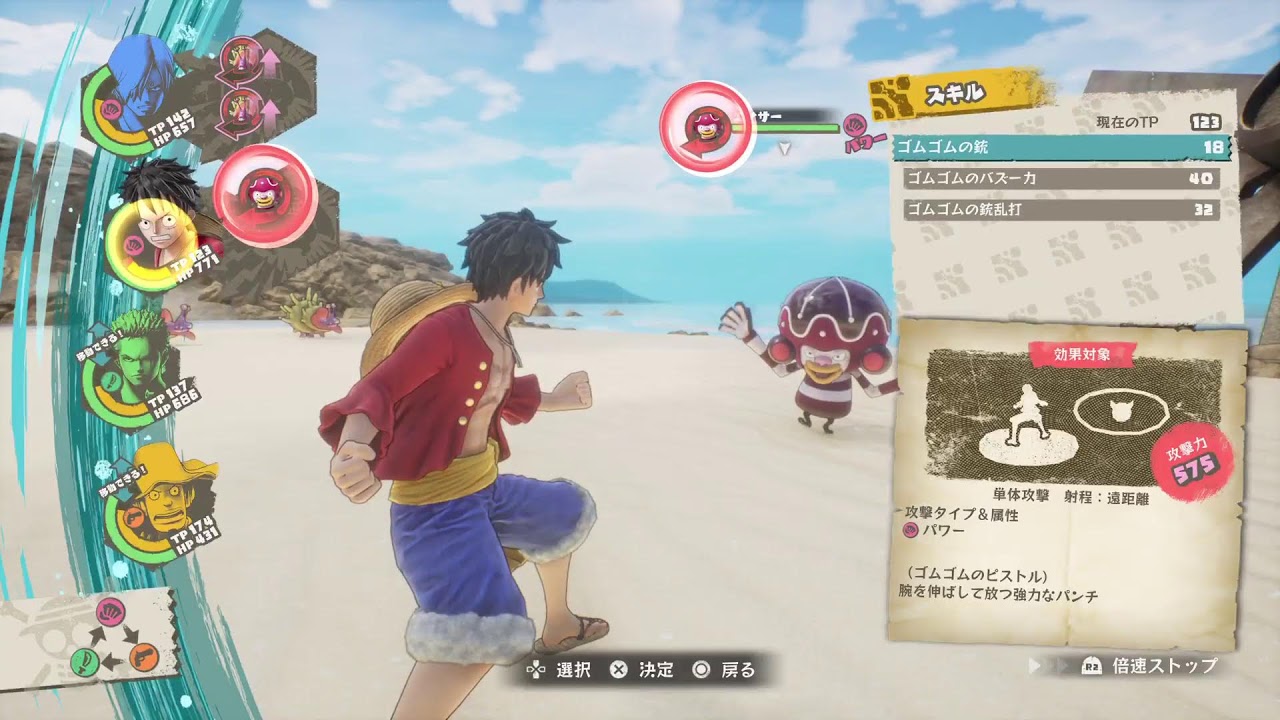Screen dimensions: 1280x720
Task: Click the パワー attribute icon under 攻撃タイプ＆属性
Action: point(910,529)
